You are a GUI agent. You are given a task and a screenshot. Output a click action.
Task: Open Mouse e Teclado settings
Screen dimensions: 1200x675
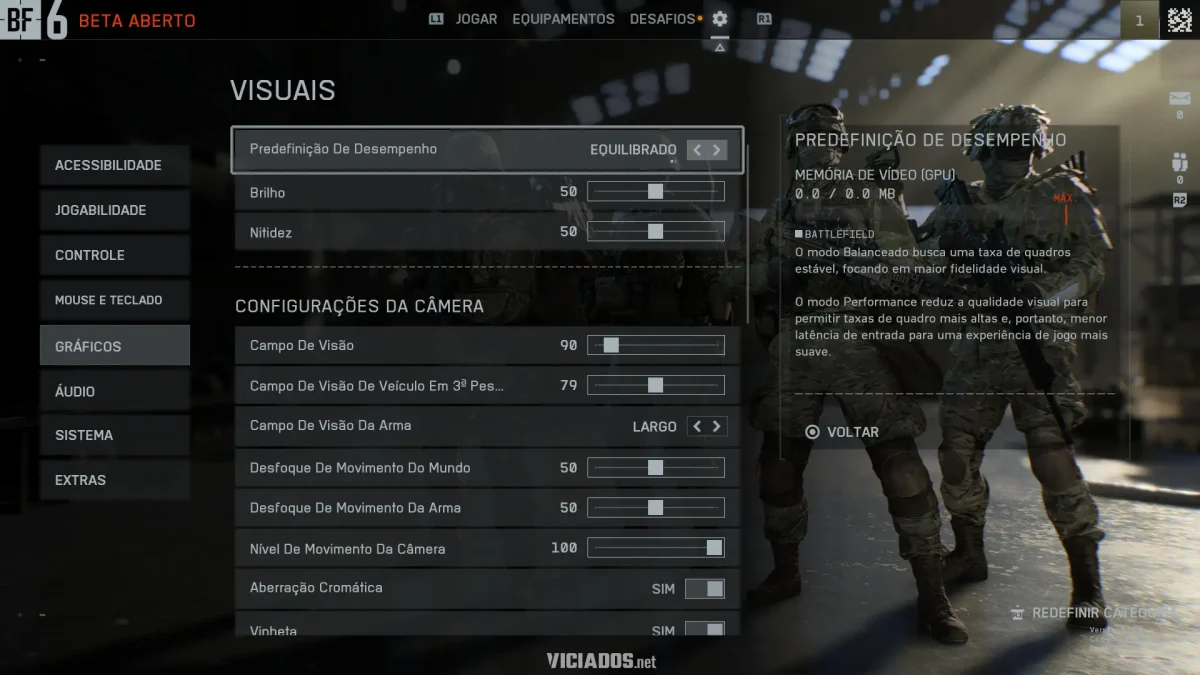tap(114, 300)
